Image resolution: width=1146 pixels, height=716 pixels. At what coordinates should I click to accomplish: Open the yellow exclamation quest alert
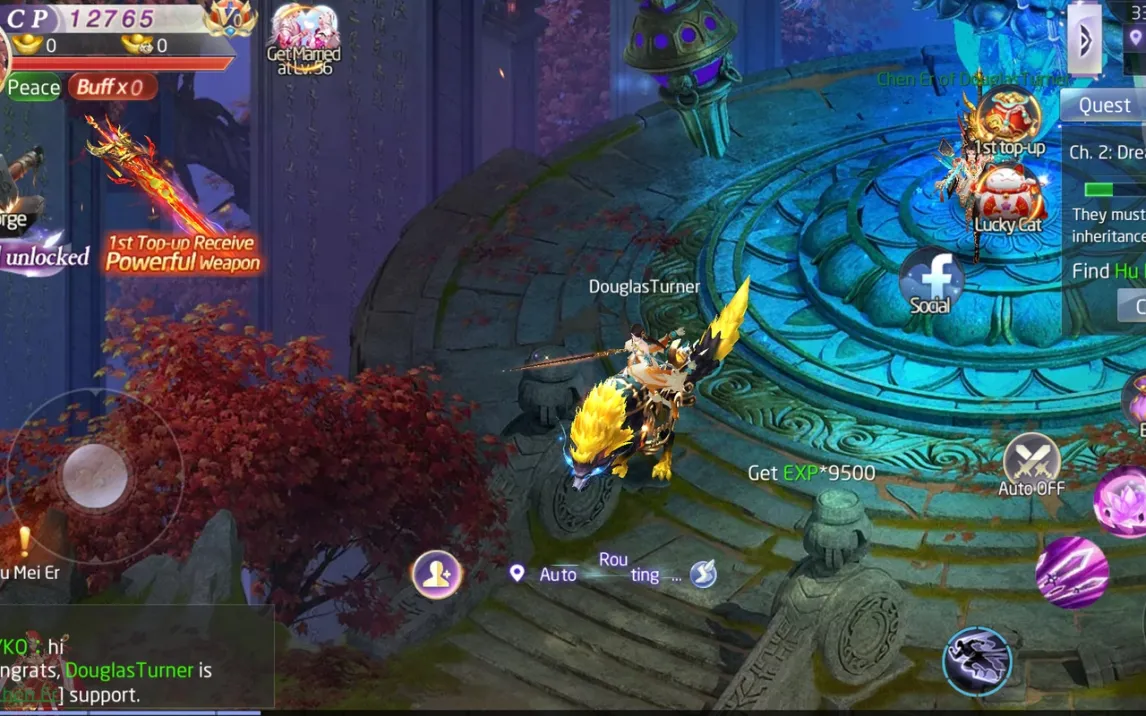(24, 541)
